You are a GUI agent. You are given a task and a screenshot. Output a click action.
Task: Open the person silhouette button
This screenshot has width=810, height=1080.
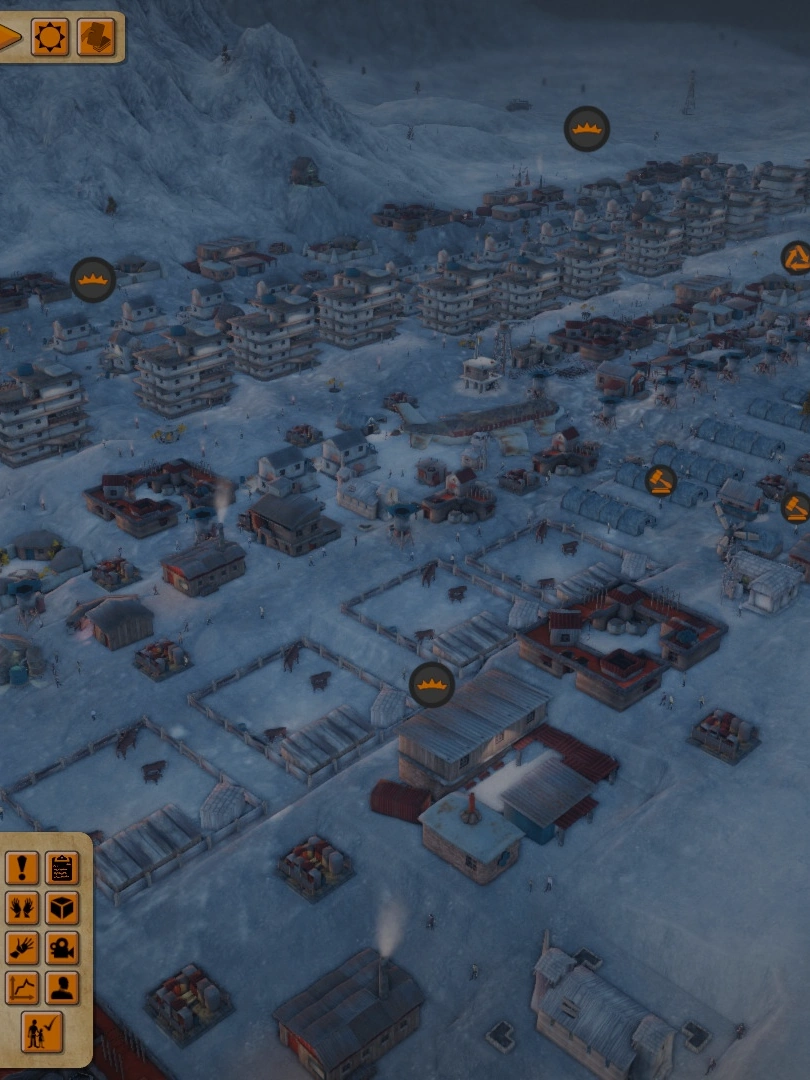pyautogui.click(x=62, y=988)
